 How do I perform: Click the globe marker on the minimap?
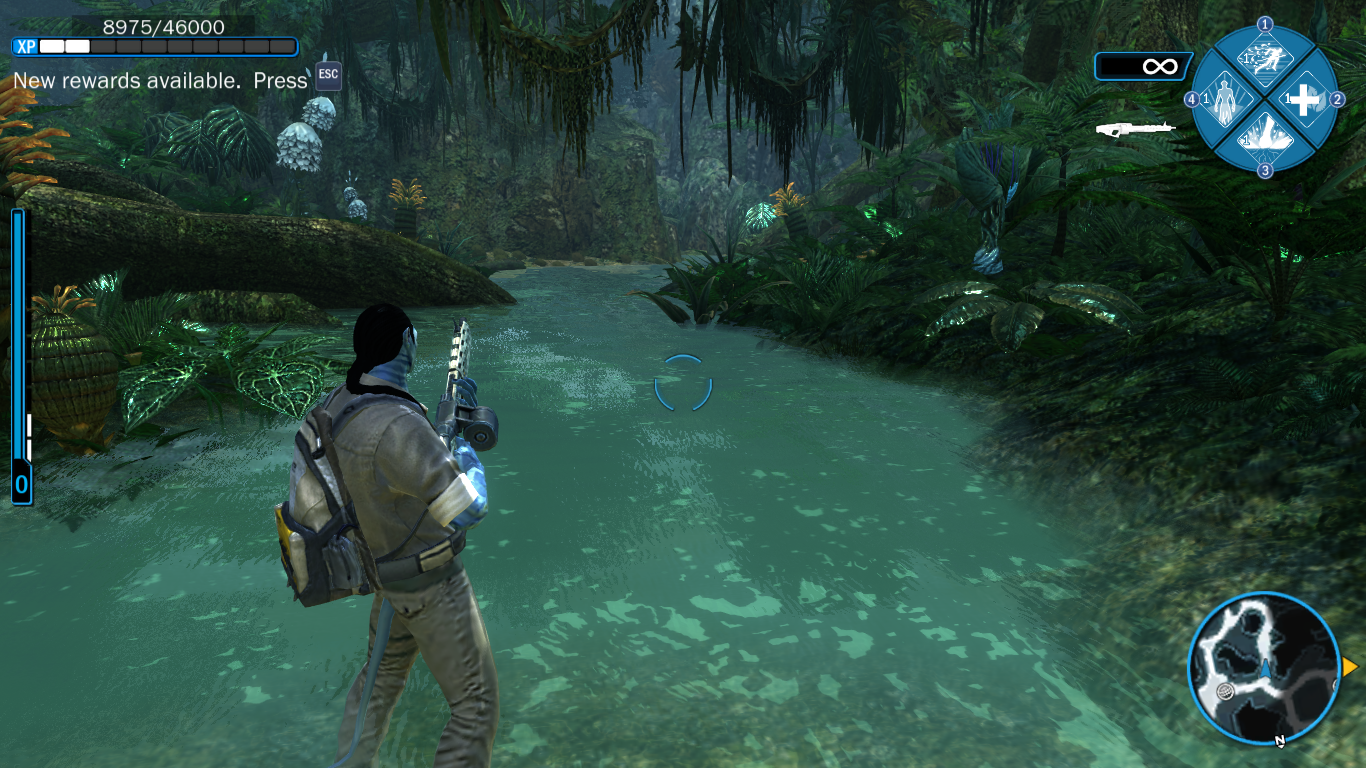pyautogui.click(x=1226, y=691)
